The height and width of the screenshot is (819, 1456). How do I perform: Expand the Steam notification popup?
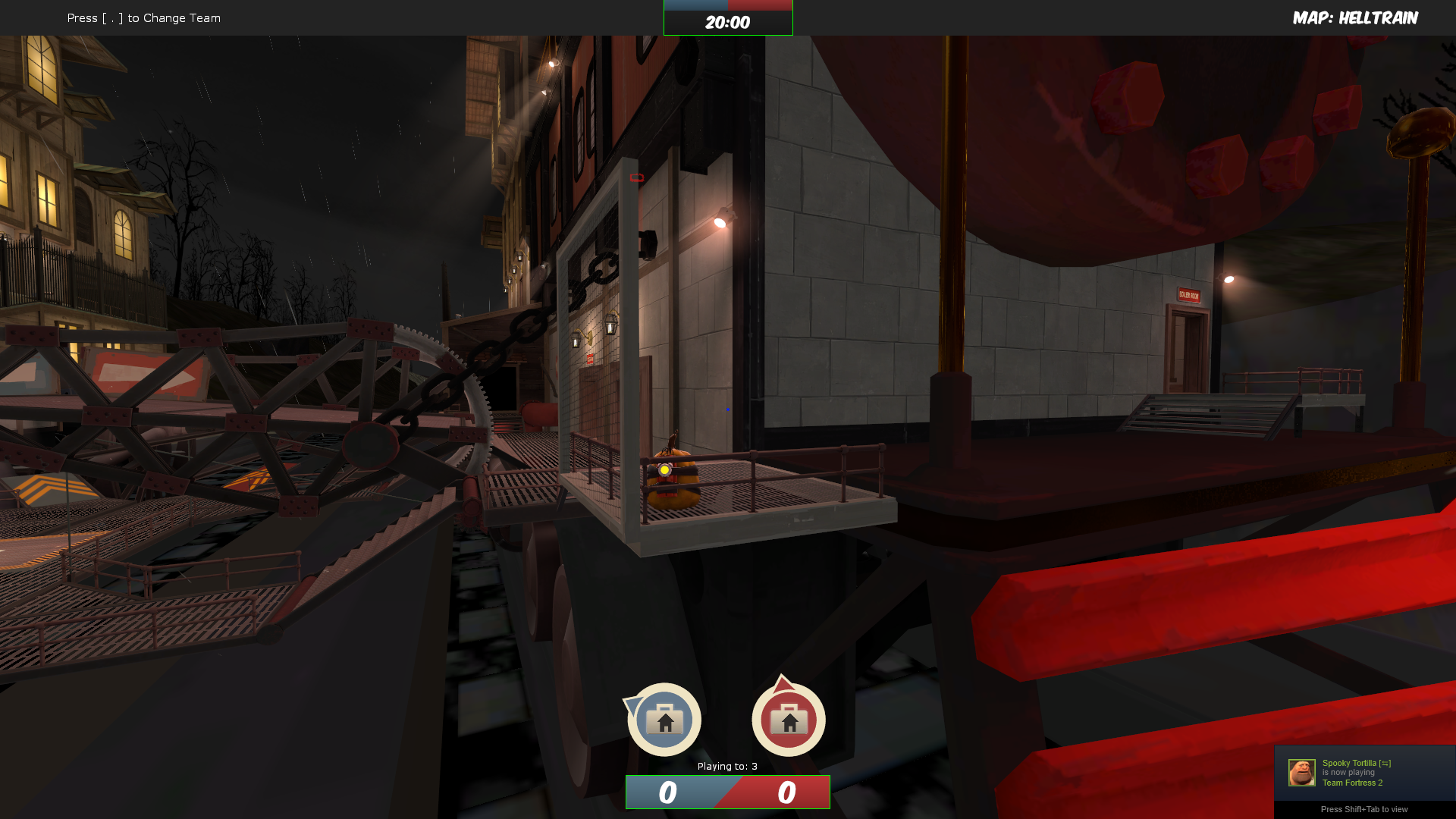[x=1363, y=773]
